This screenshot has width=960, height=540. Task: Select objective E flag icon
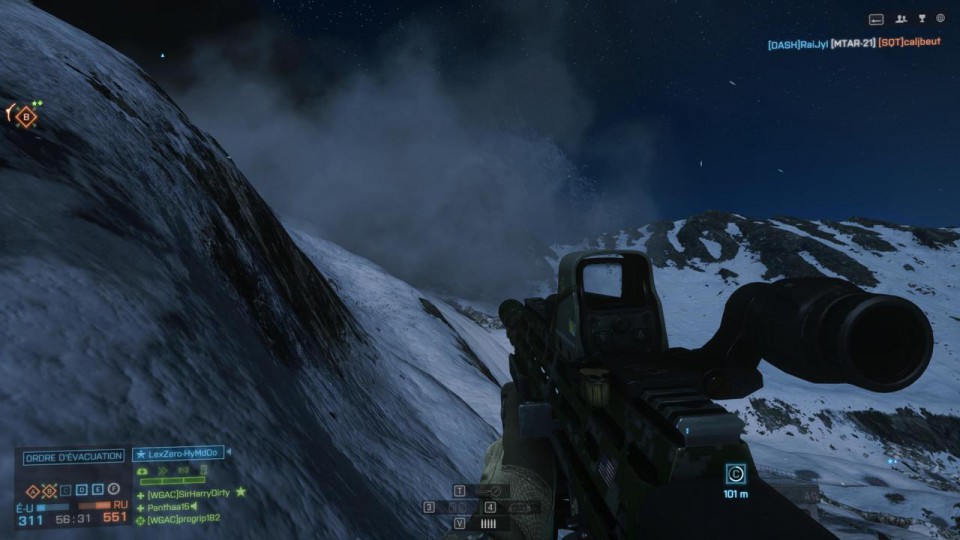pos(97,491)
